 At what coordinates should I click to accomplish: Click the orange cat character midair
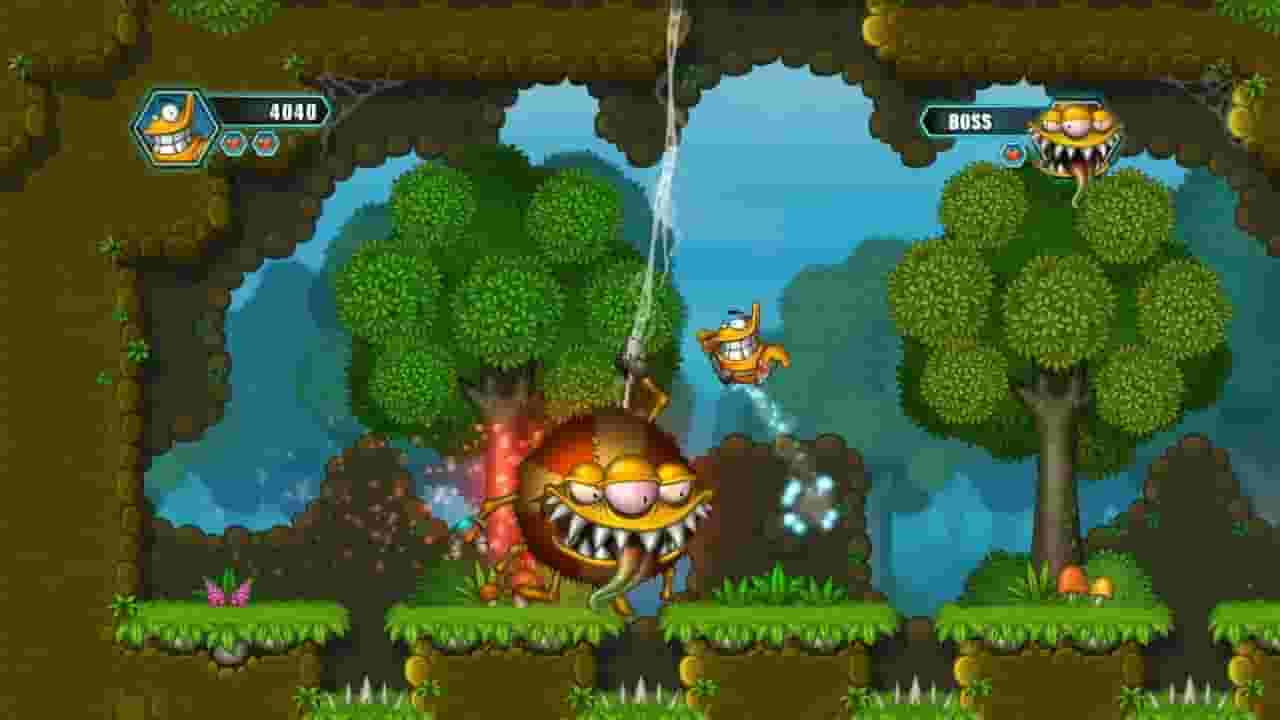(x=740, y=345)
